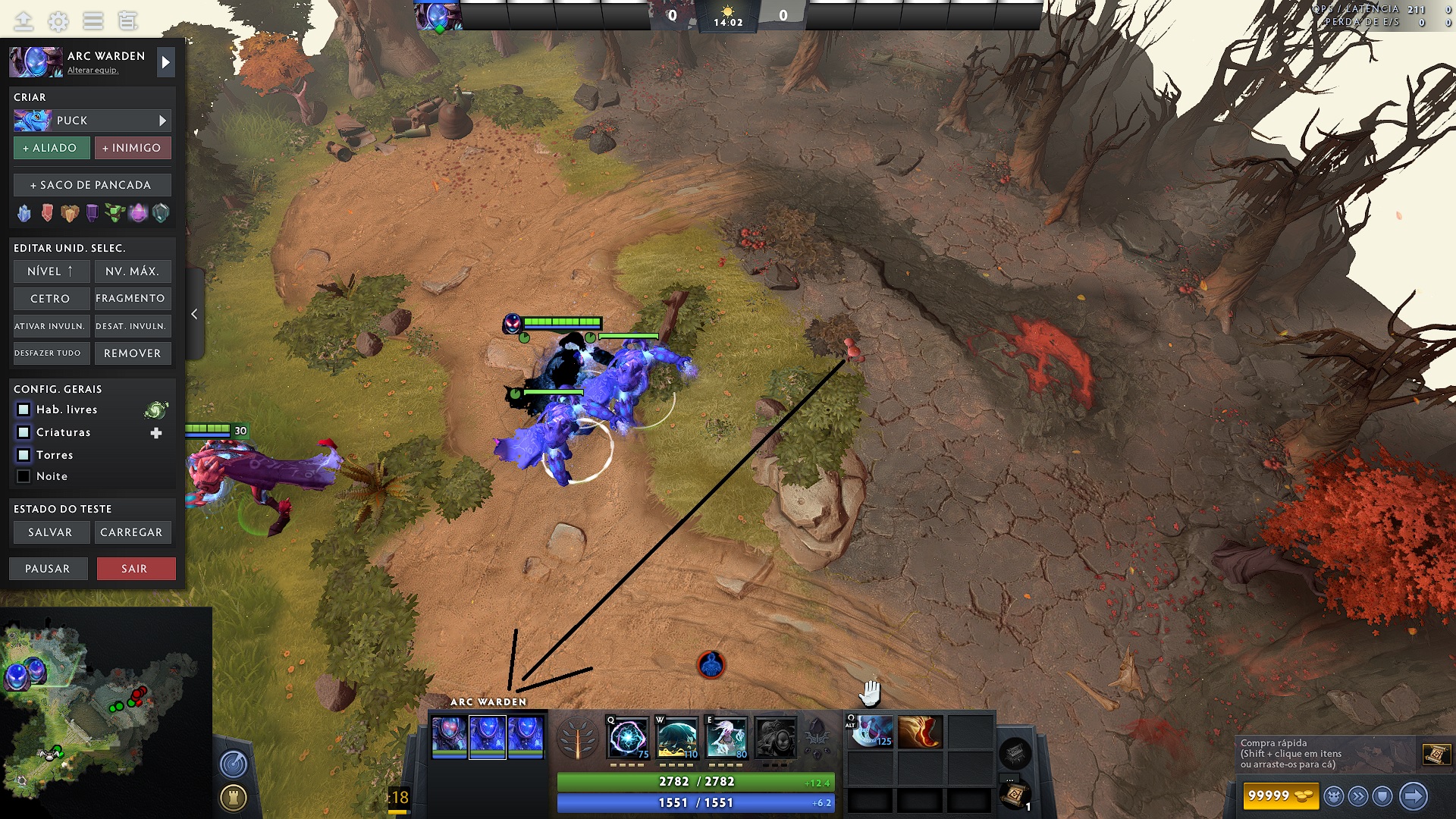Open the hamburger menu at the top-left
This screenshot has width=1456, height=819.
click(x=93, y=21)
